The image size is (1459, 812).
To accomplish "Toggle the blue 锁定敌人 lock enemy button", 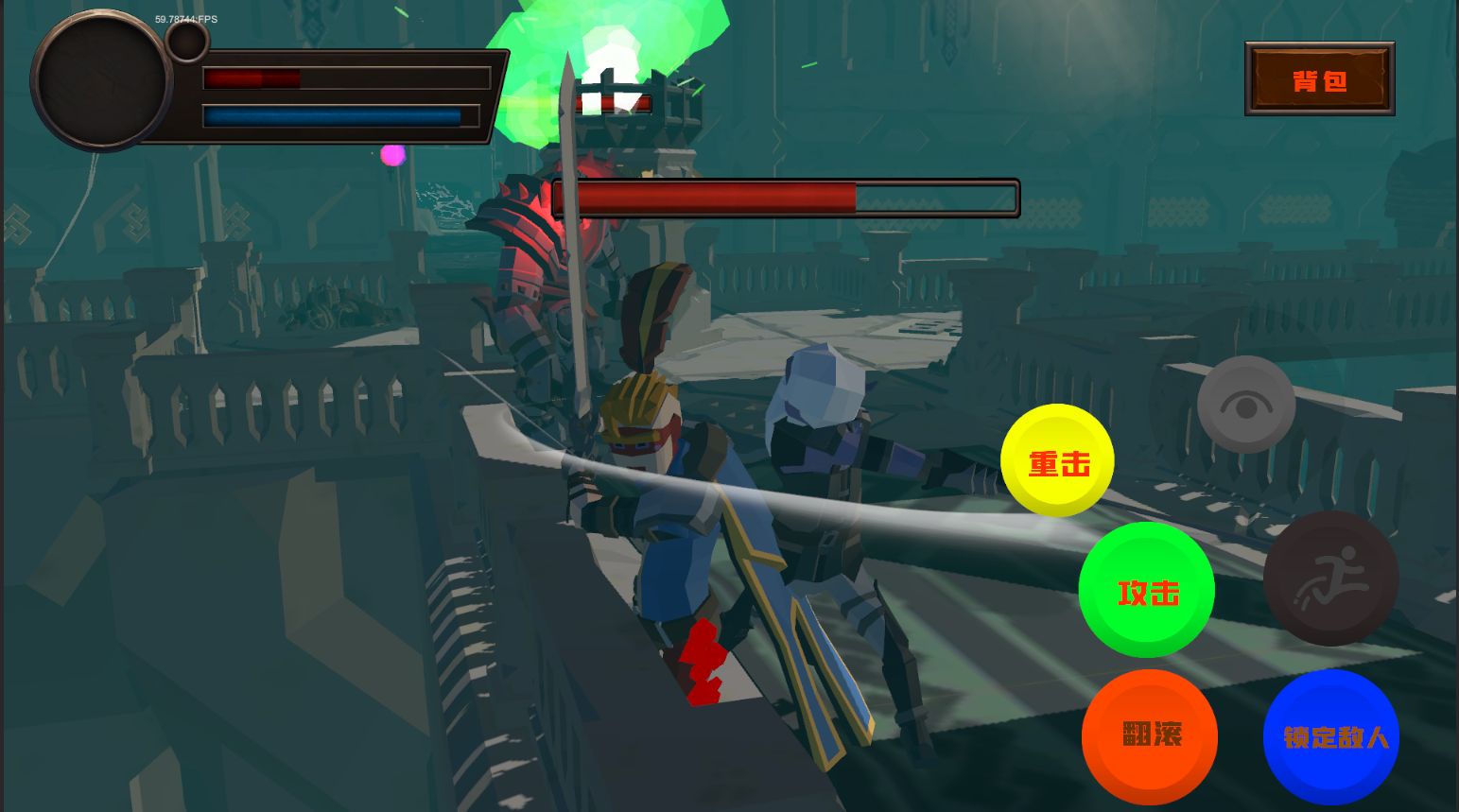I will (1331, 737).
